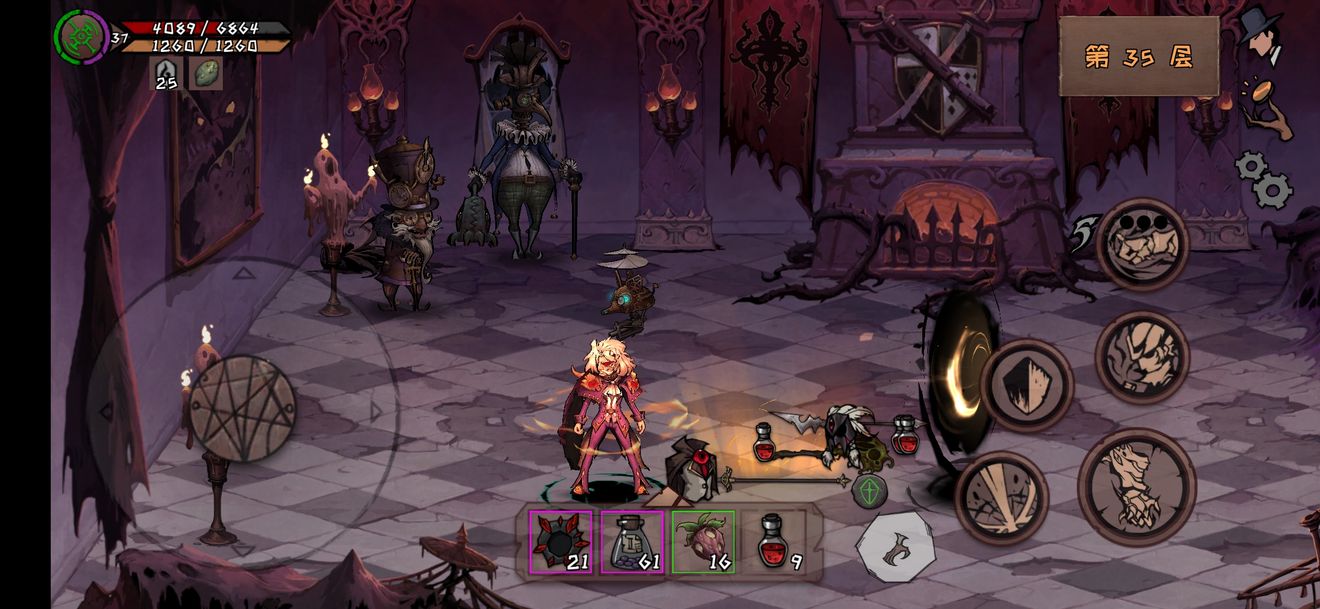Activate the large clawed arm attack skill
This screenshot has height=609, width=1320.
click(x=1137, y=487)
